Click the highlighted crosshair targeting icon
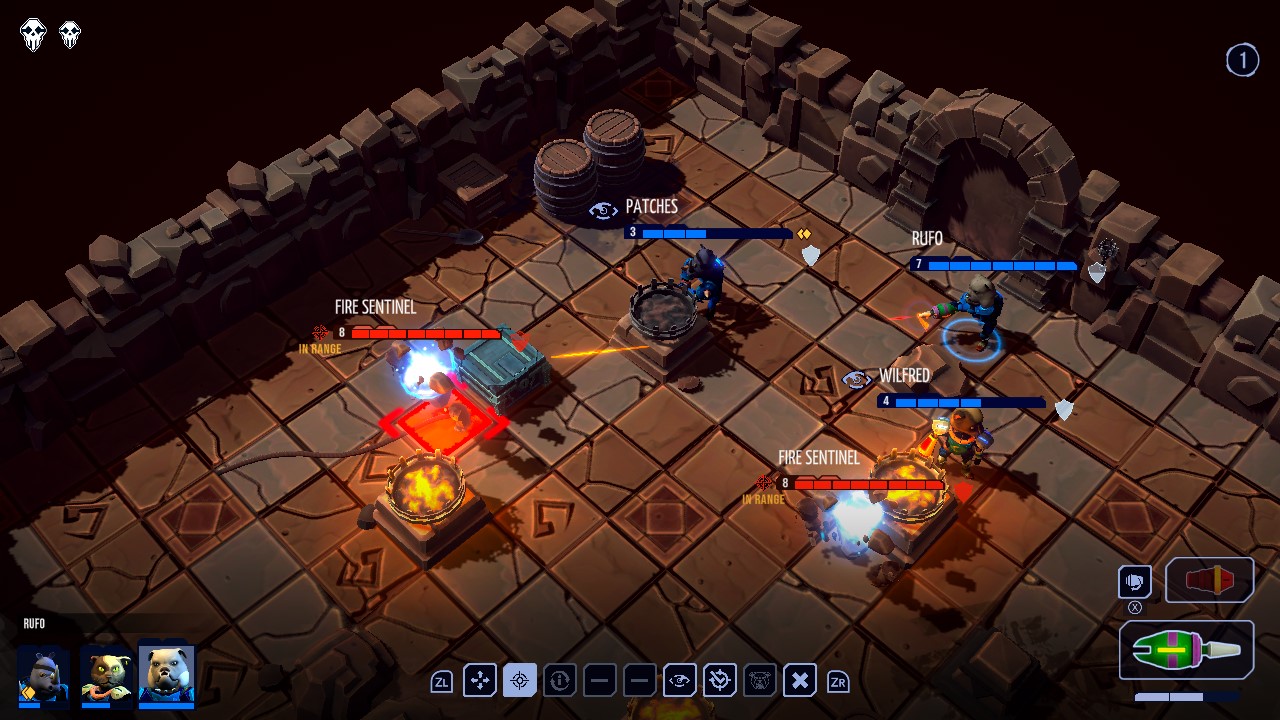Viewport: 1280px width, 720px height. point(519,681)
